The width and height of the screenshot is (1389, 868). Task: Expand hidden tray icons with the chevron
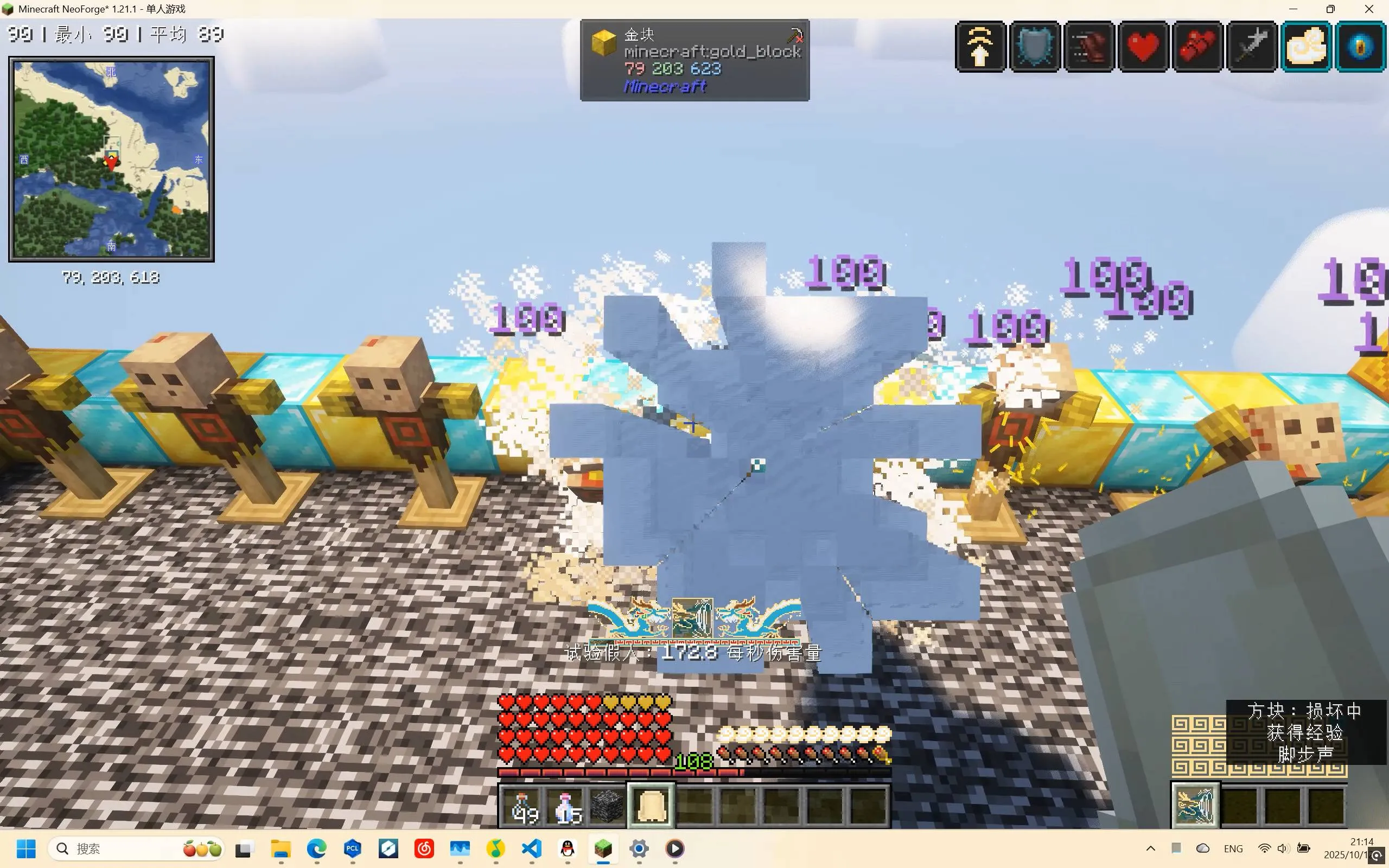pyautogui.click(x=1151, y=848)
